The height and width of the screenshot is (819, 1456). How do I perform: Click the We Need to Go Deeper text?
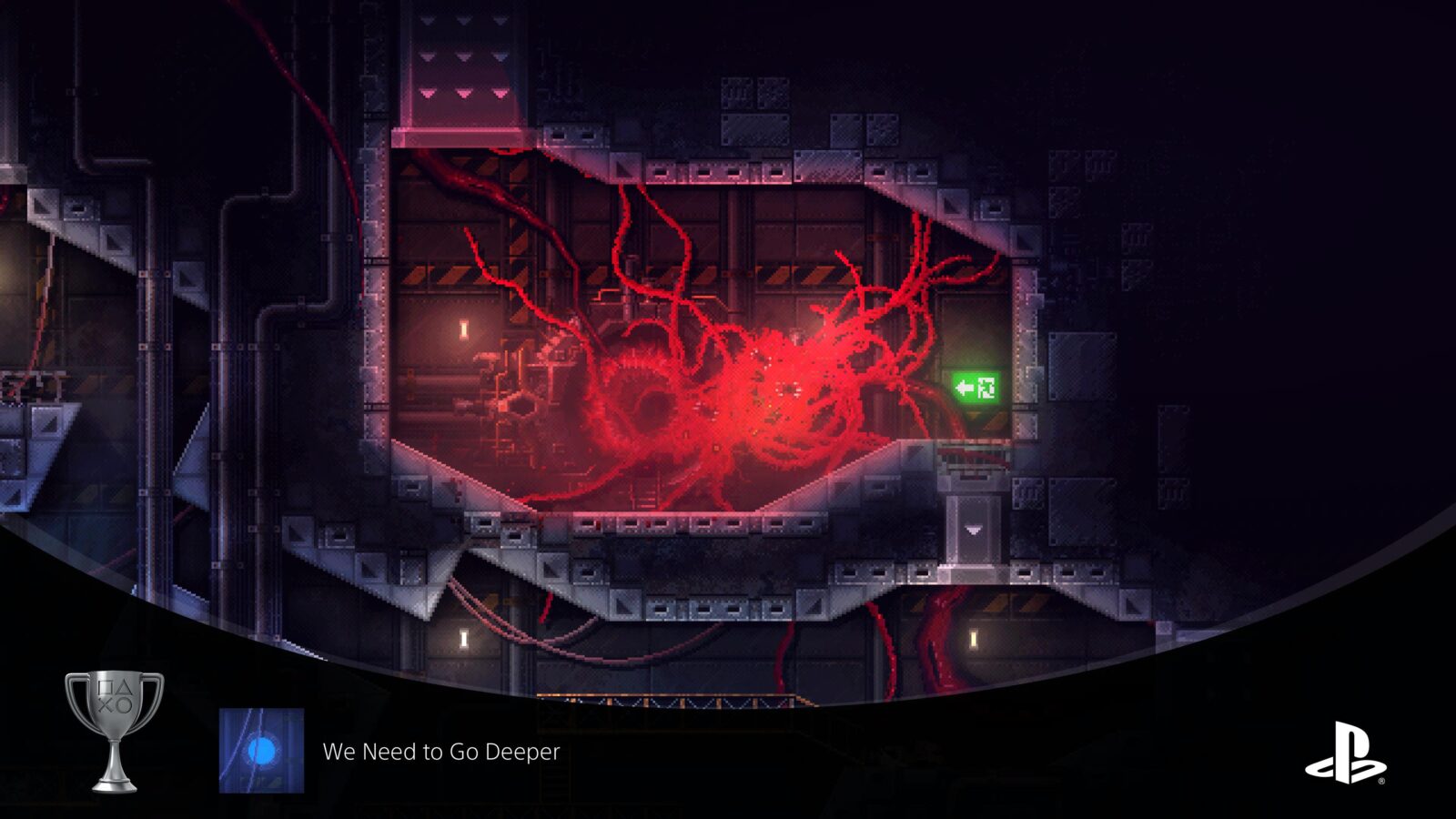(440, 753)
